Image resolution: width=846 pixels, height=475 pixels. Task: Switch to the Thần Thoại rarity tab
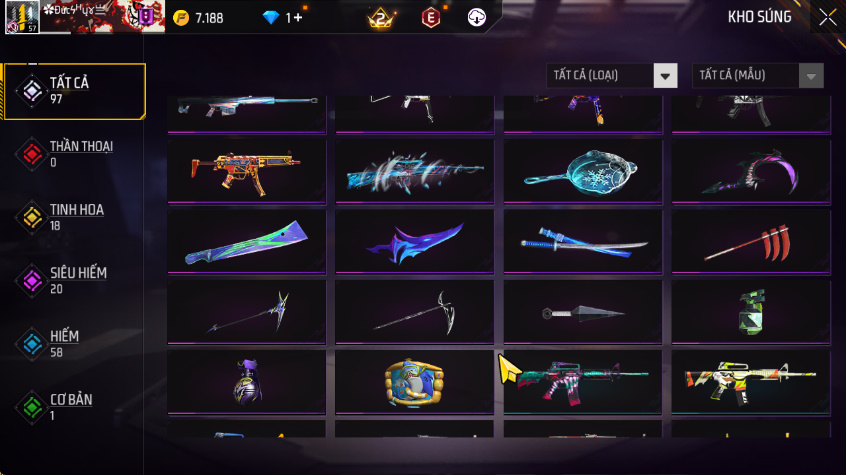click(x=73, y=154)
